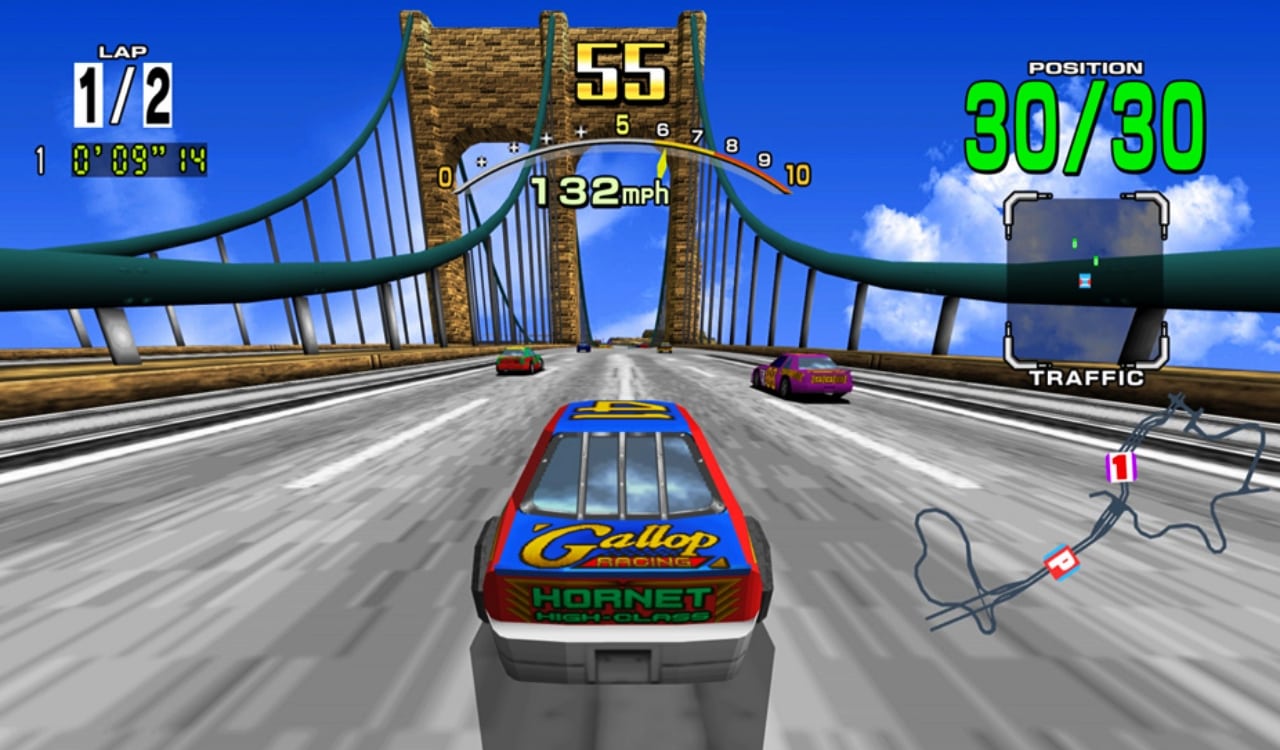
Task: Click the blue car dot in TRAFFIC radar
Action: coord(1085,281)
